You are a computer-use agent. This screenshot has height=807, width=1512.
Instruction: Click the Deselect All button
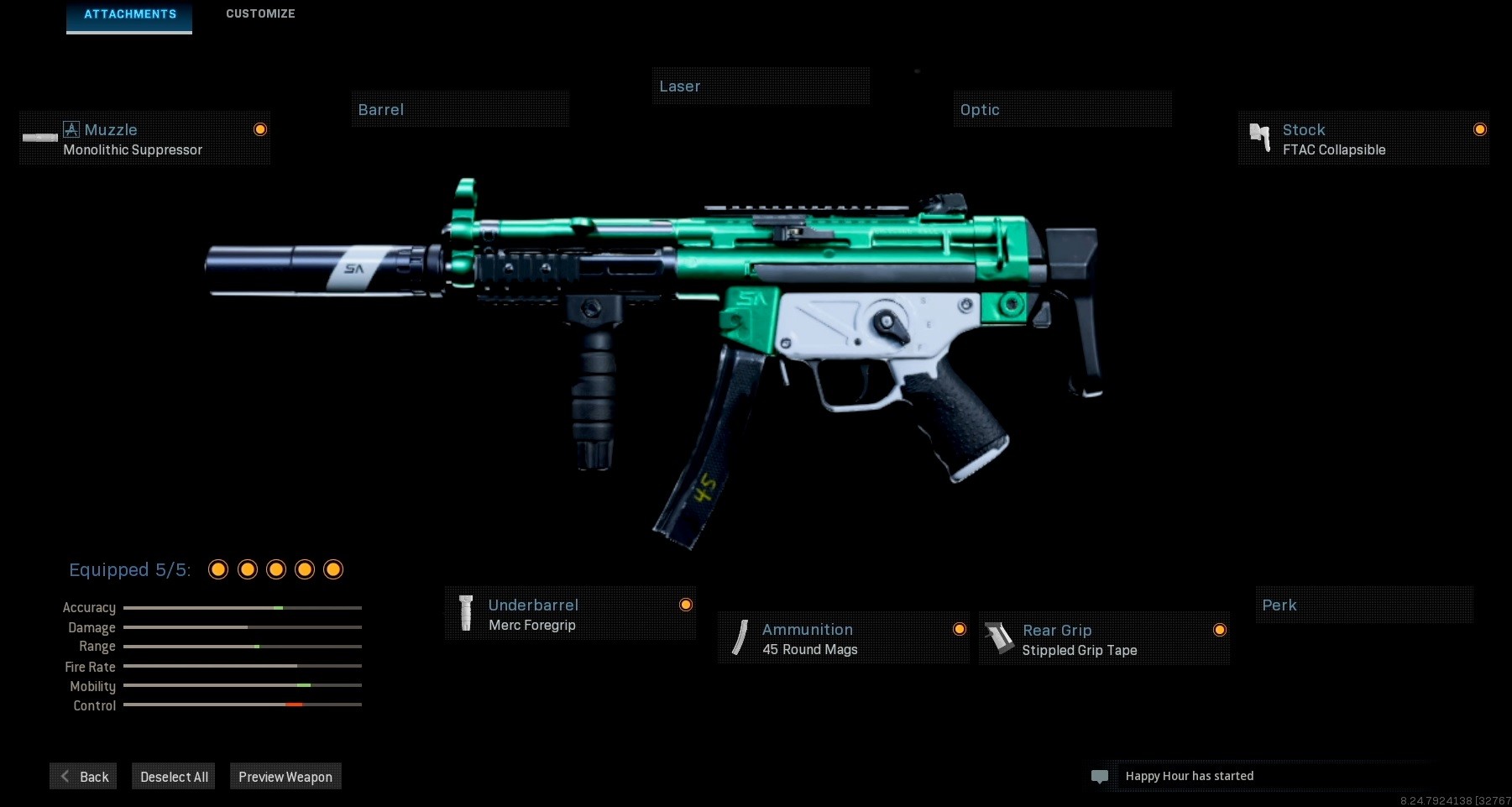click(173, 776)
